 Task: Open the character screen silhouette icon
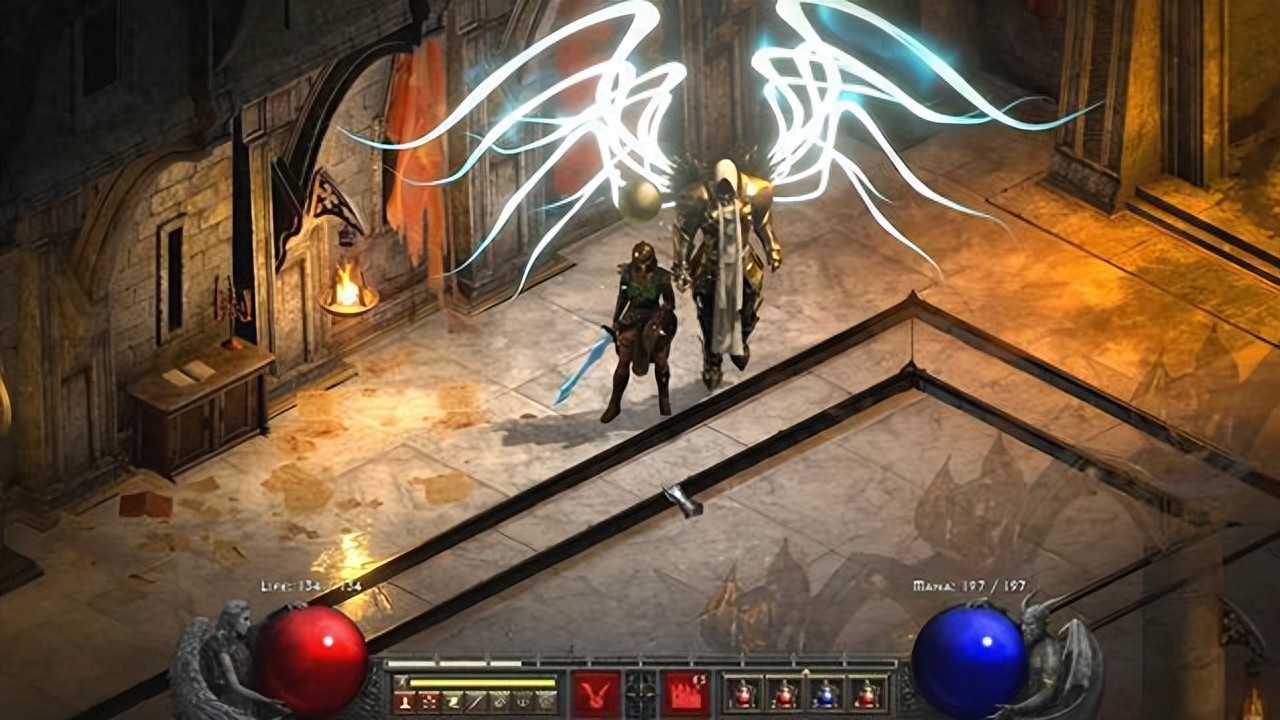coord(405,702)
